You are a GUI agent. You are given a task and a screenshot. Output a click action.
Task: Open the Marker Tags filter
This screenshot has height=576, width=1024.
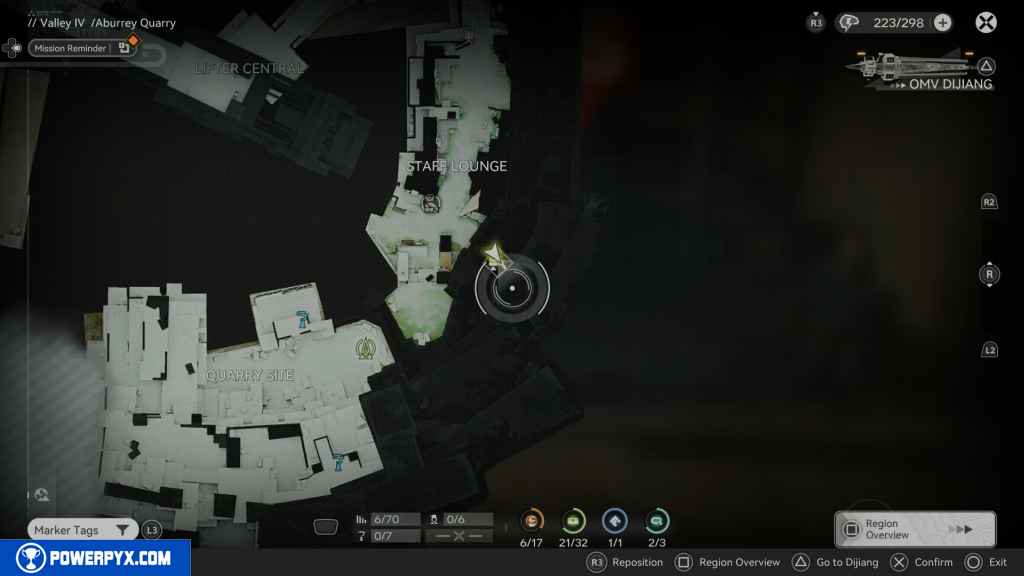82,530
